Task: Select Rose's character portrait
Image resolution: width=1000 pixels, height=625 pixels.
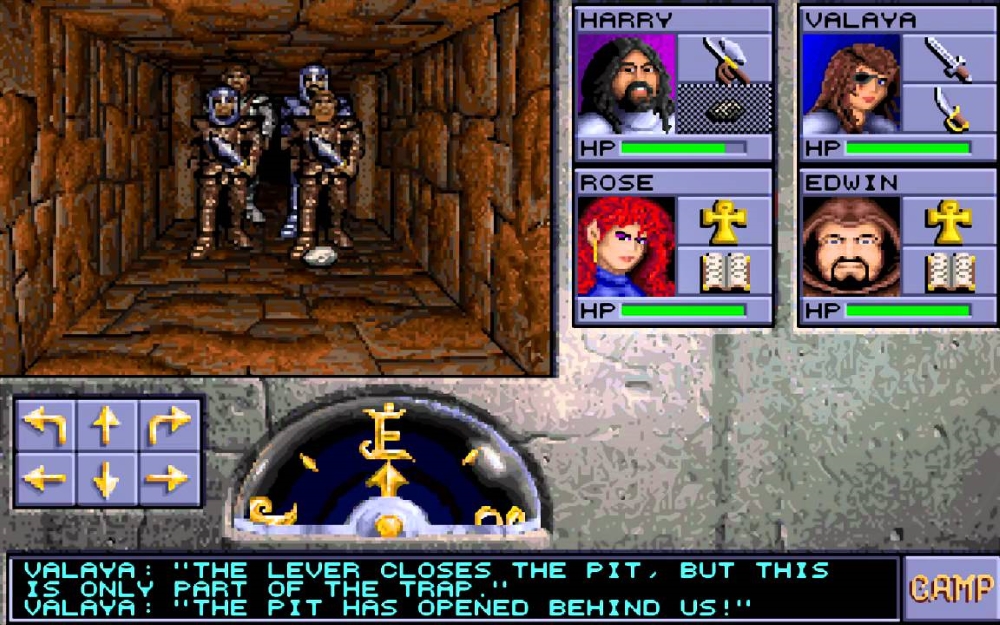Action: point(627,247)
